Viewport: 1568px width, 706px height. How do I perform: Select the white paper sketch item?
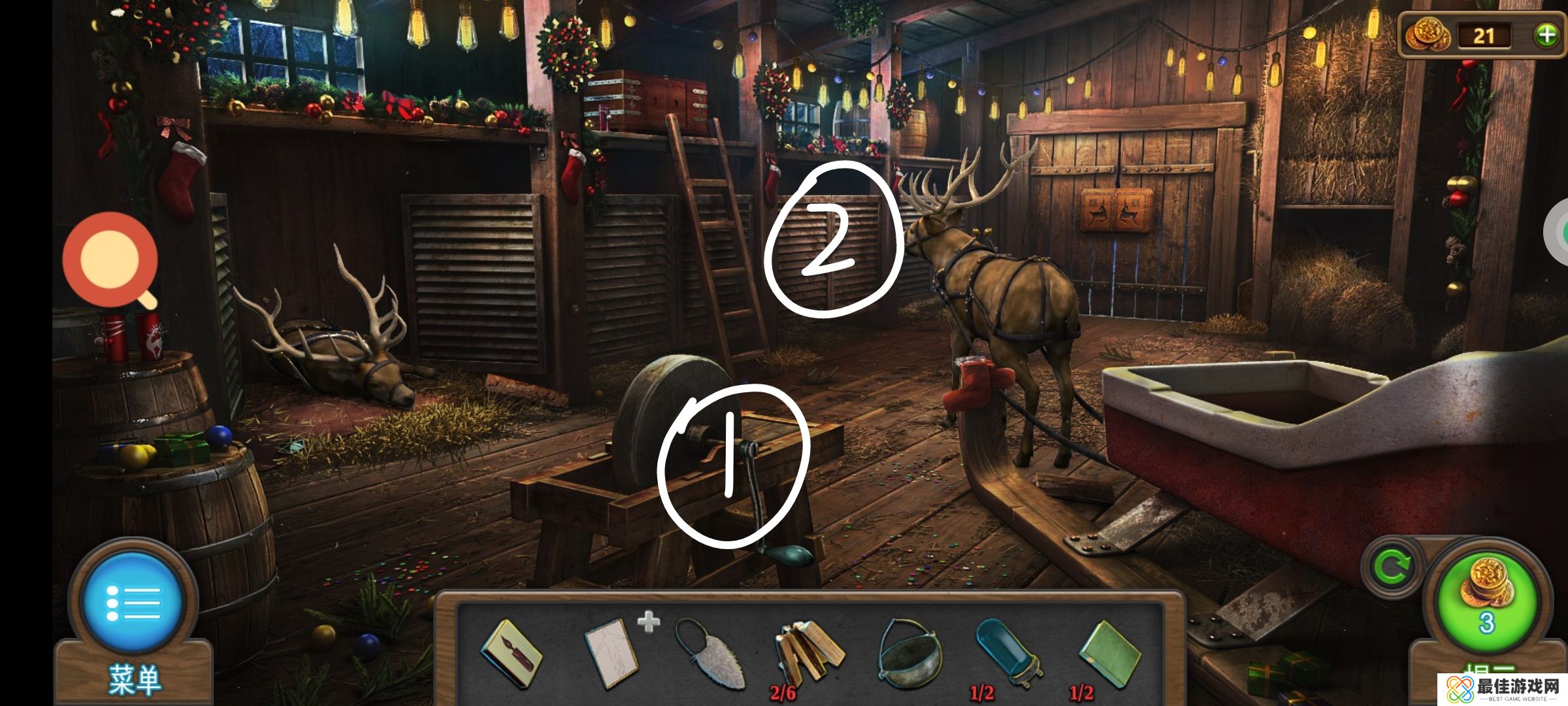click(x=612, y=654)
